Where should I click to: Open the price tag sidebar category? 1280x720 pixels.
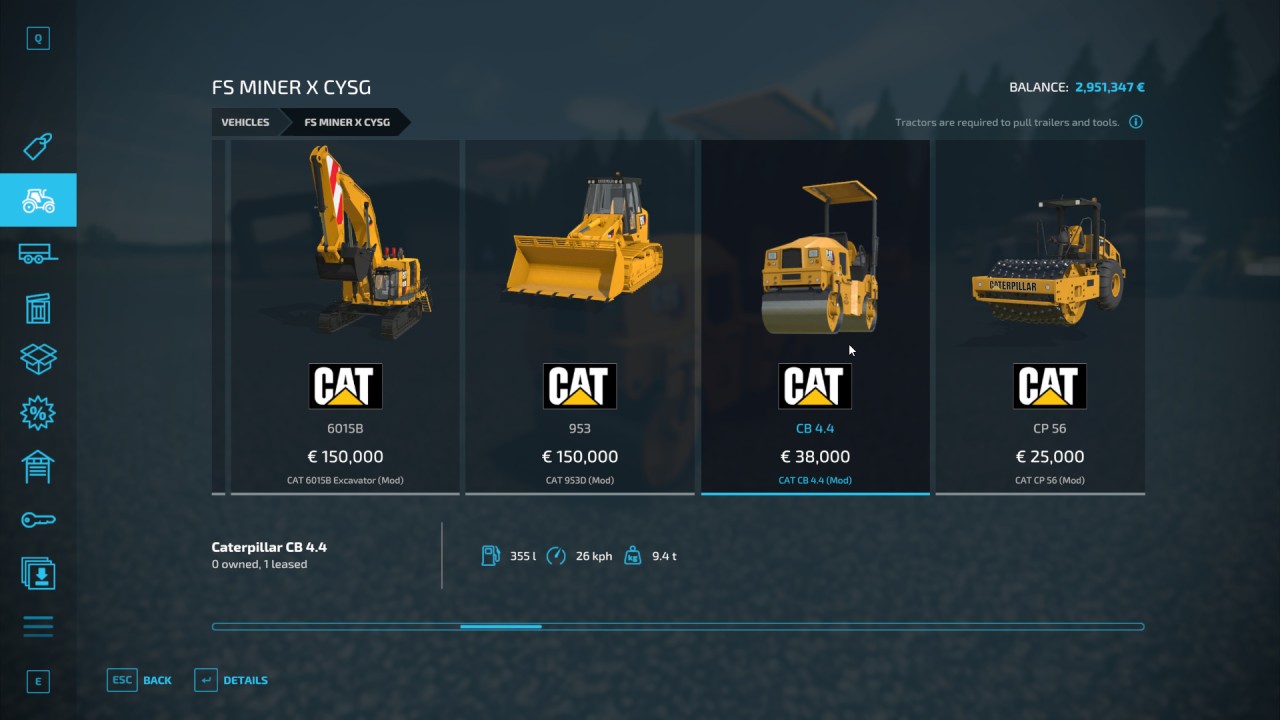point(38,147)
